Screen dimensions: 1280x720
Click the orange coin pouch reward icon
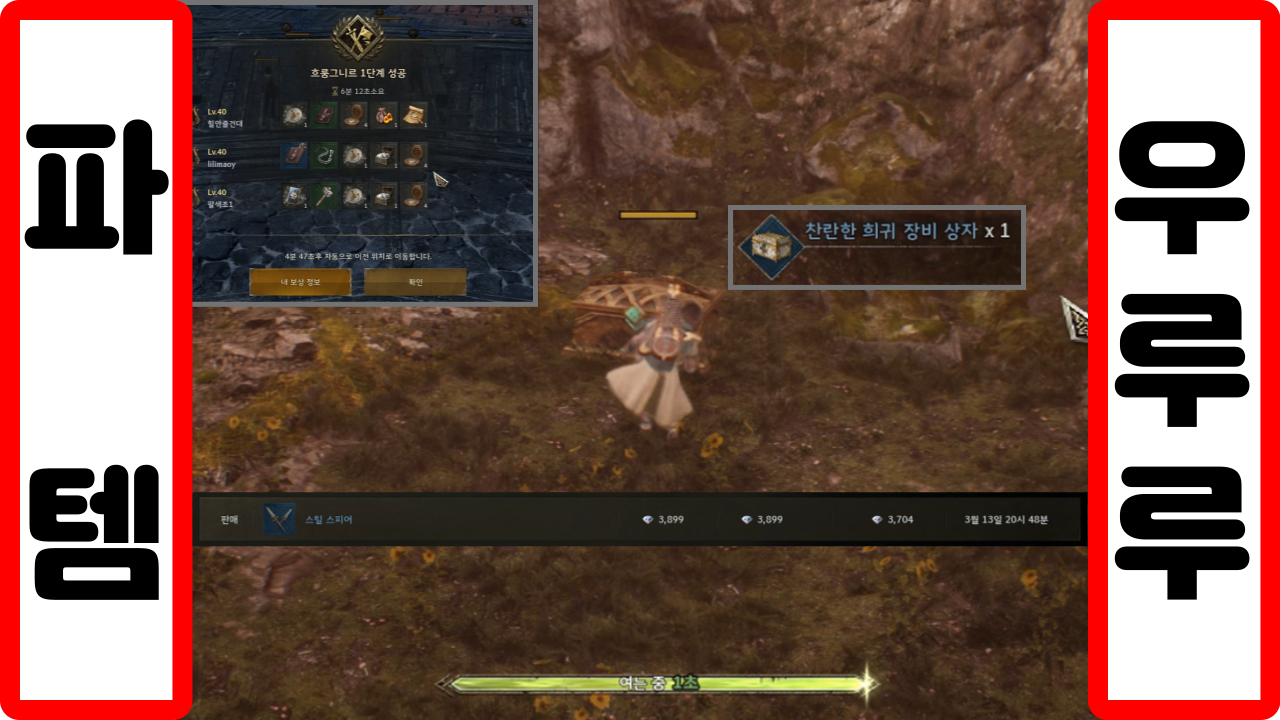(384, 115)
